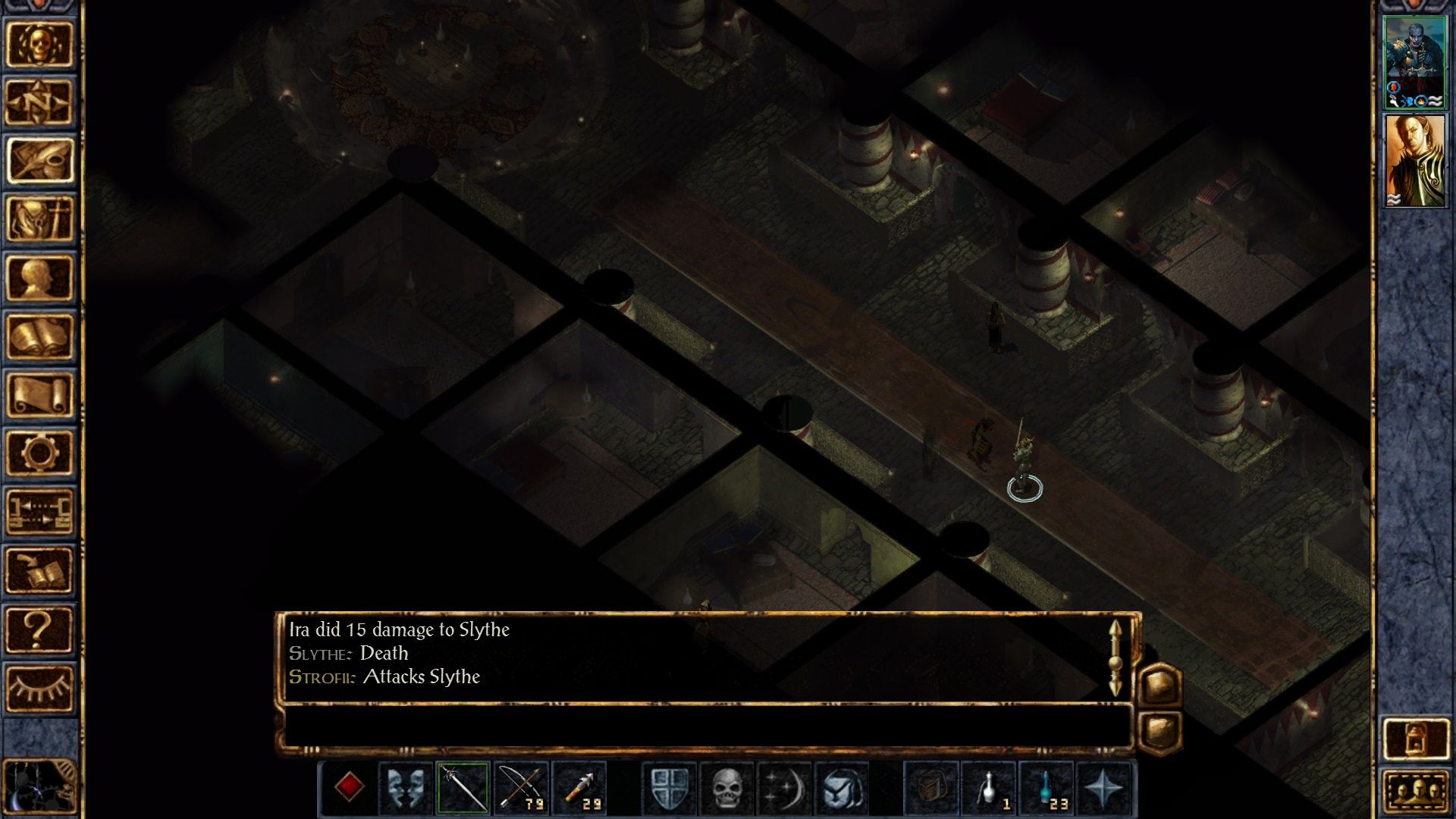This screenshot has height=819, width=1456.
Task: Toggle the lantern AI button
Action: tap(1415, 738)
